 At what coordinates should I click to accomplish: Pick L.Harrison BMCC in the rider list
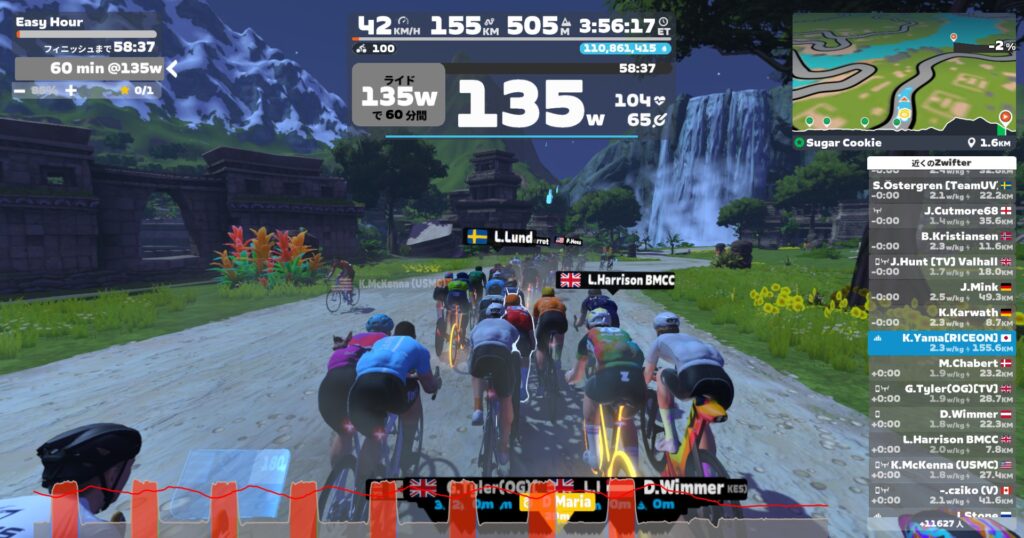pos(940,444)
